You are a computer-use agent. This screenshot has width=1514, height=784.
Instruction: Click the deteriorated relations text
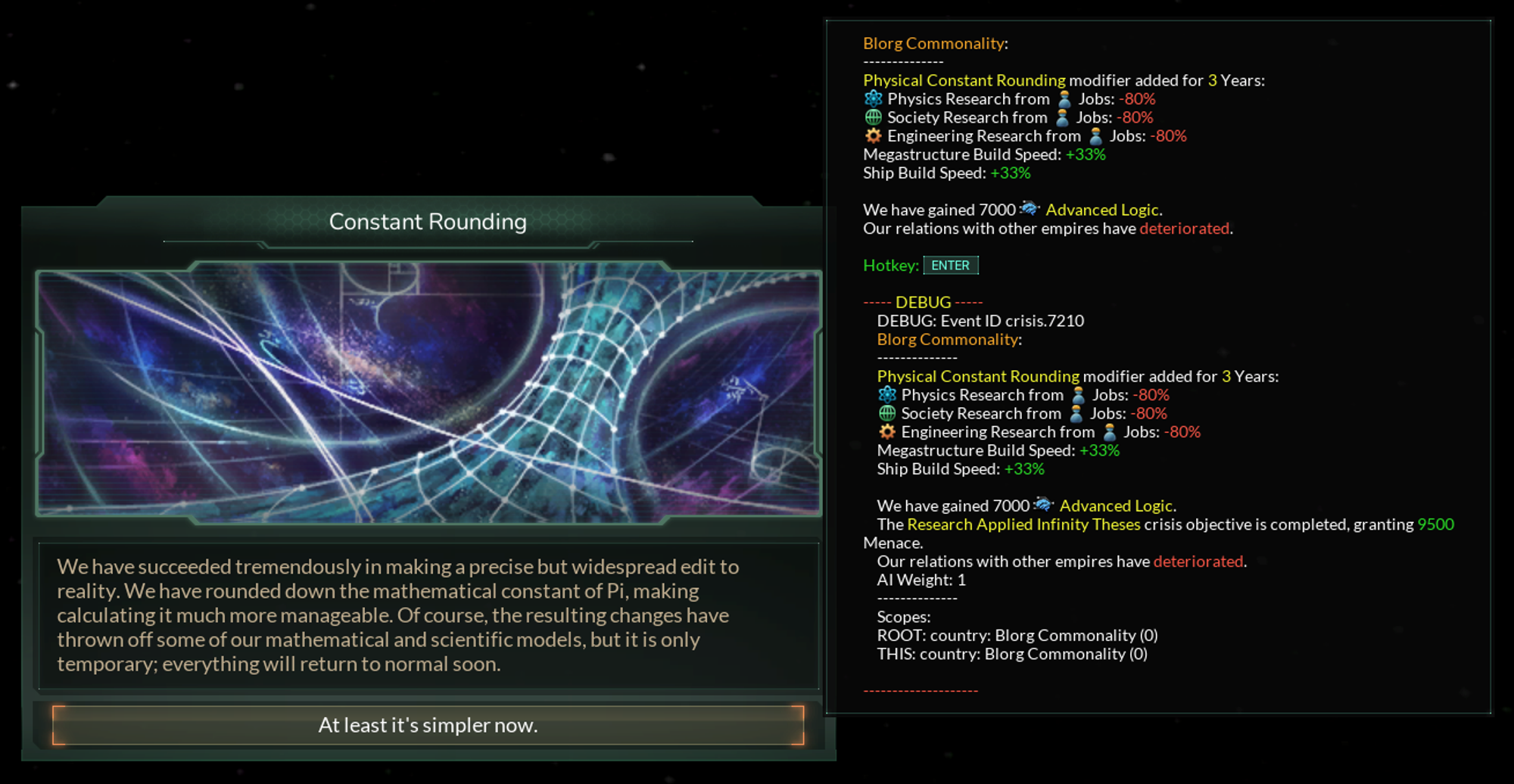pos(1185,229)
